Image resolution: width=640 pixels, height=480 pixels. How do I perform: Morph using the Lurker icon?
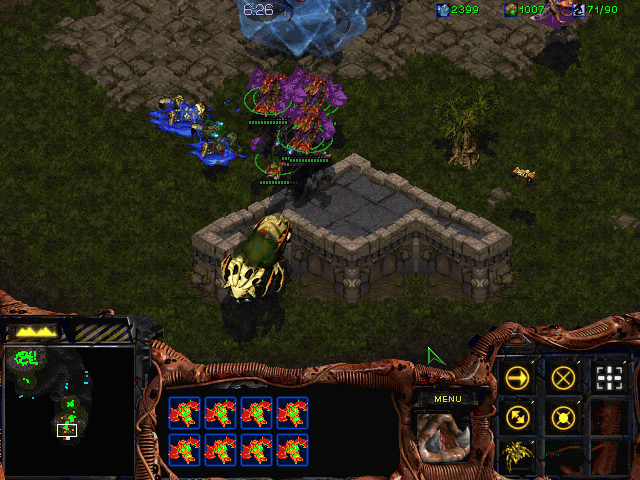[517, 455]
